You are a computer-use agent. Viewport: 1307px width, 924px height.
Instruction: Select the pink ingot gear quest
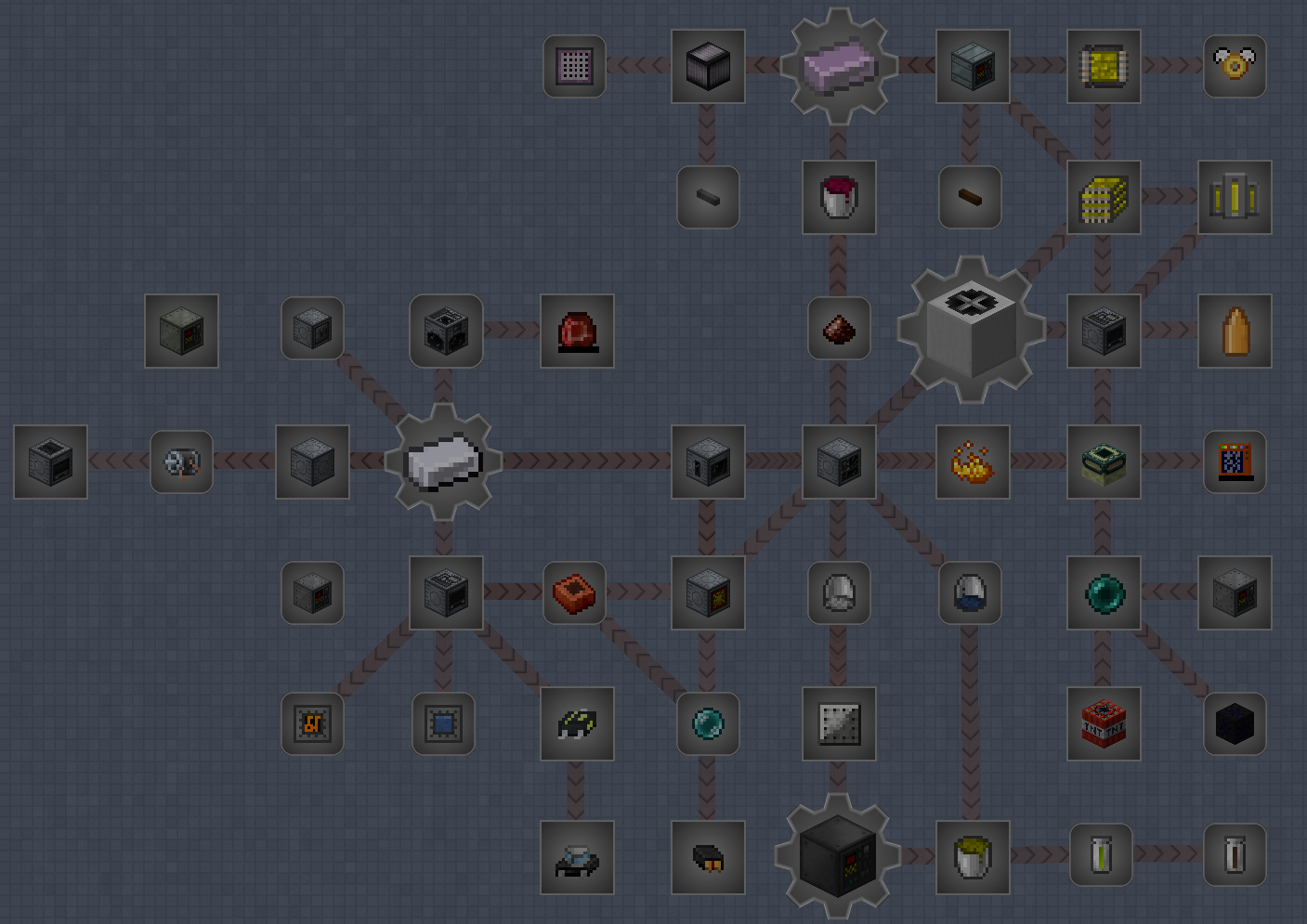(838, 66)
